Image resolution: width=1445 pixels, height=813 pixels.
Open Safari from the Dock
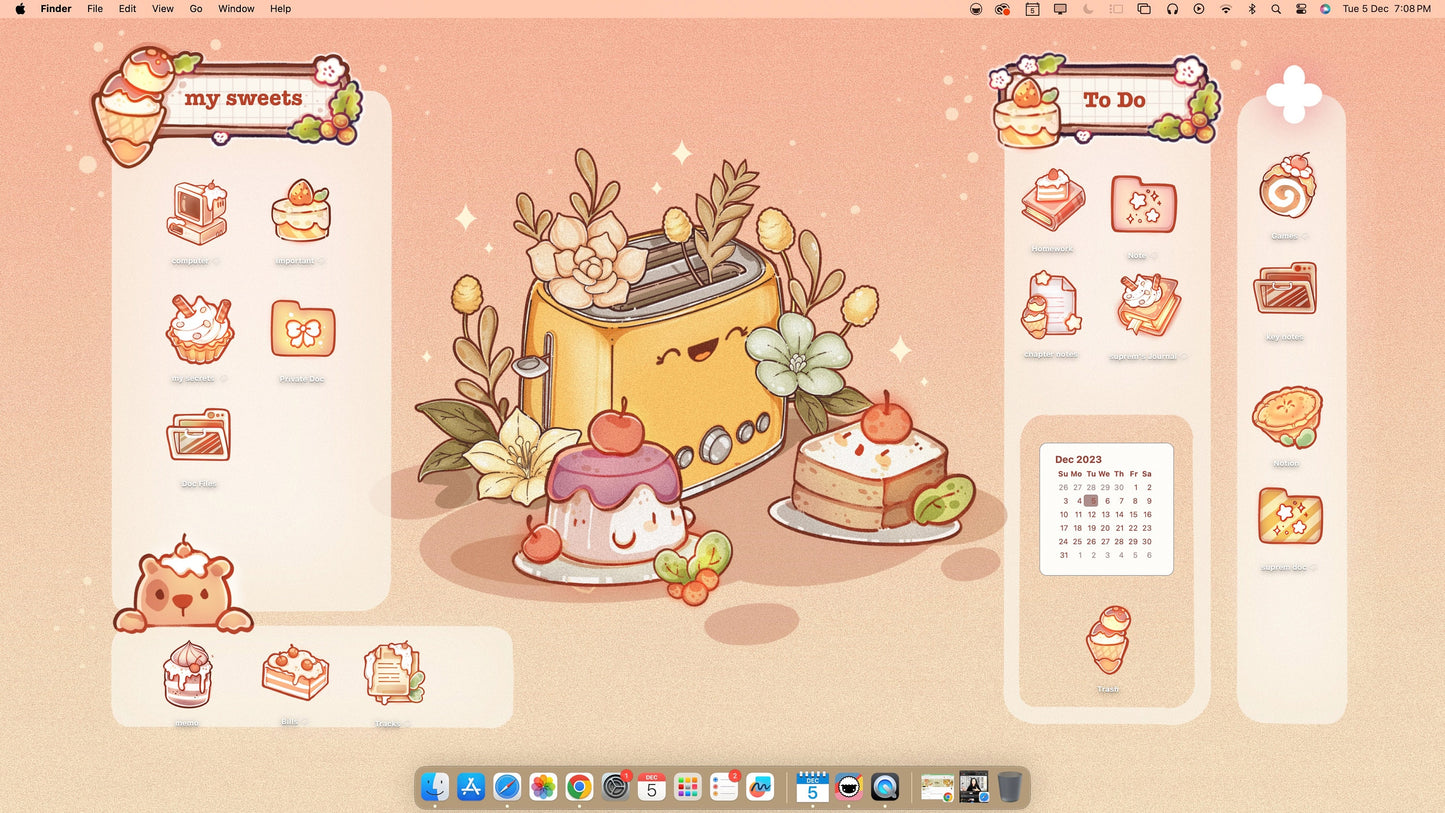click(x=506, y=787)
